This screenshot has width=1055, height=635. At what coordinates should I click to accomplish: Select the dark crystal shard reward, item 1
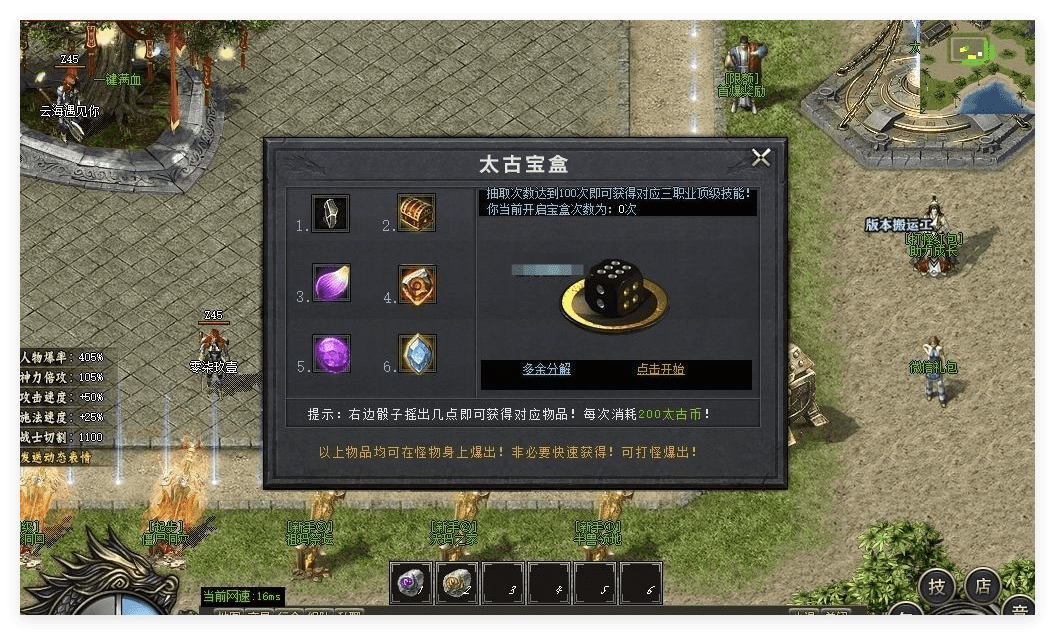click(330, 213)
